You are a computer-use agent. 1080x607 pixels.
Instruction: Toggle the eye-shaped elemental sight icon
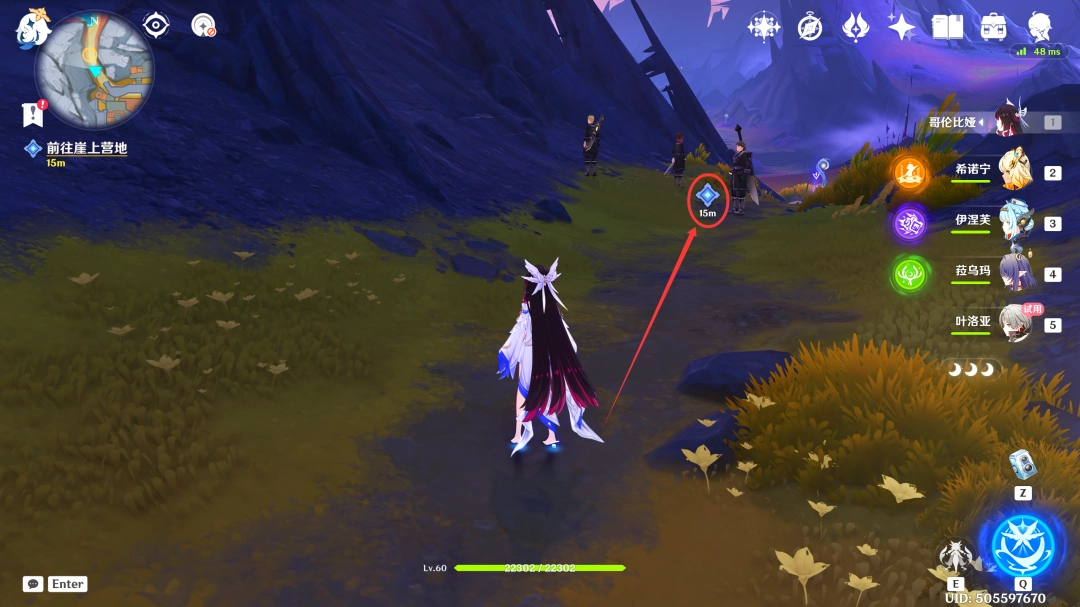click(x=156, y=25)
